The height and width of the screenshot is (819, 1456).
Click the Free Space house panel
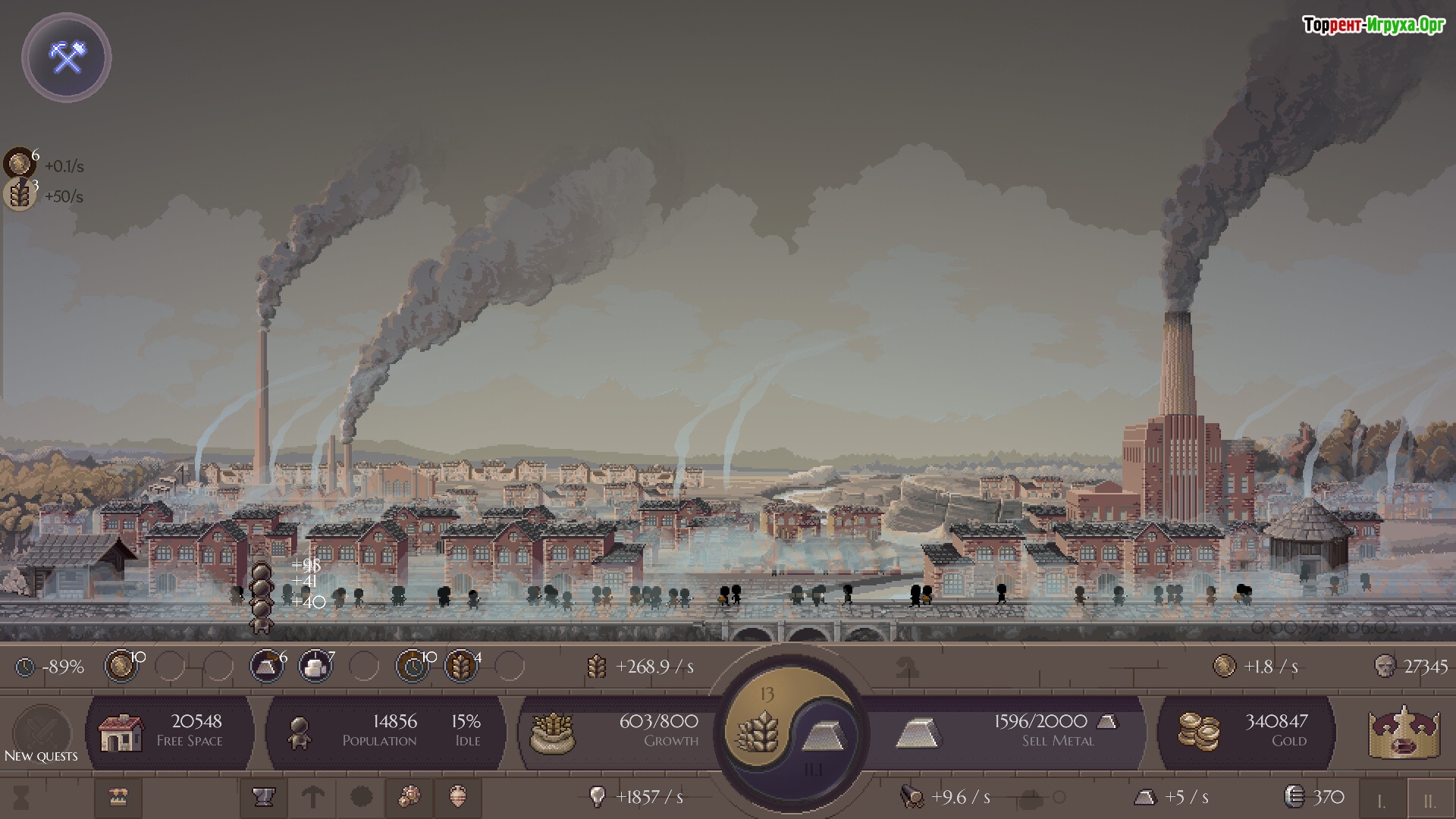tap(170, 731)
